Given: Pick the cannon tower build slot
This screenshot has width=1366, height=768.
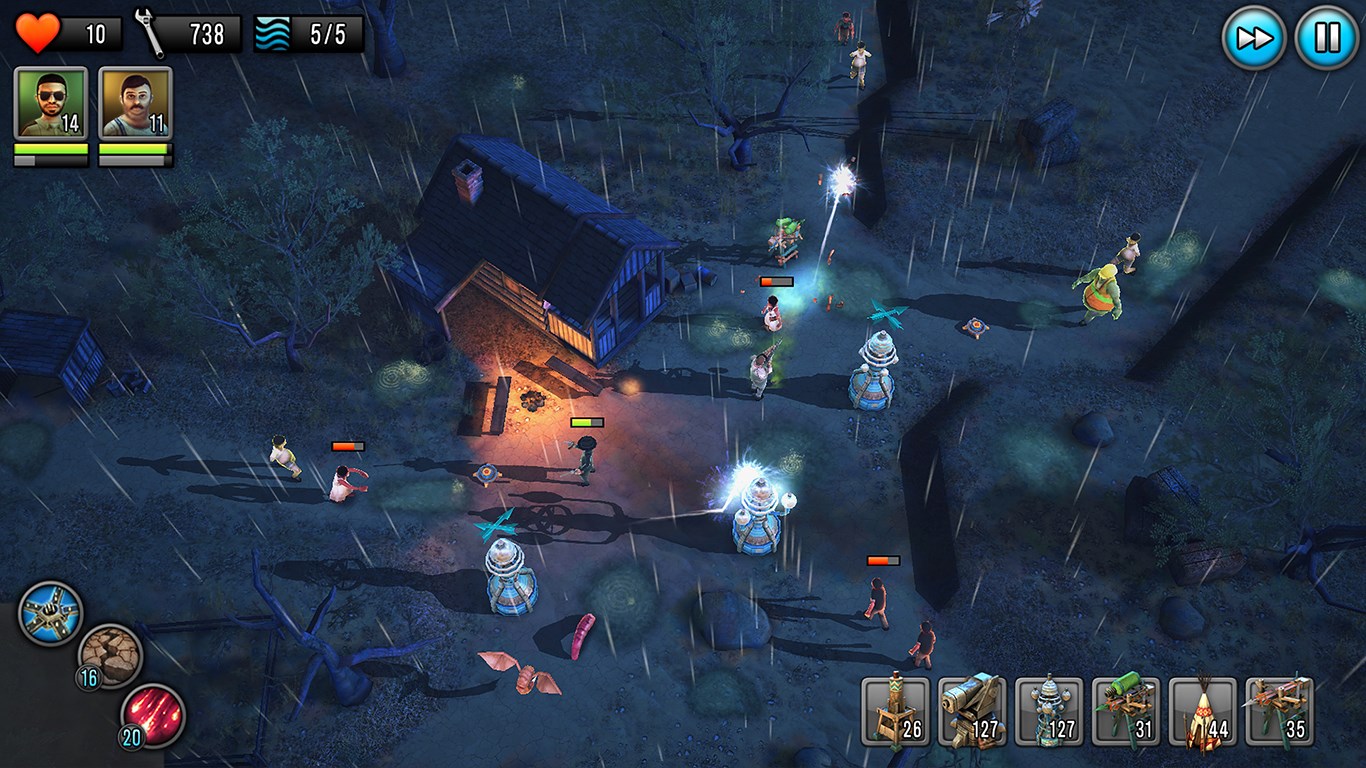Looking at the screenshot, I should pyautogui.click(x=971, y=712).
